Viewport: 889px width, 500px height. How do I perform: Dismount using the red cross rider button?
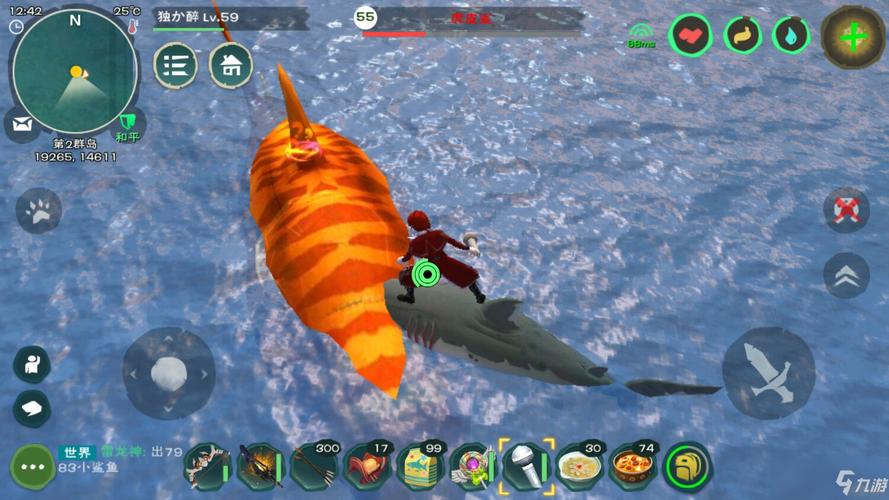click(x=846, y=209)
